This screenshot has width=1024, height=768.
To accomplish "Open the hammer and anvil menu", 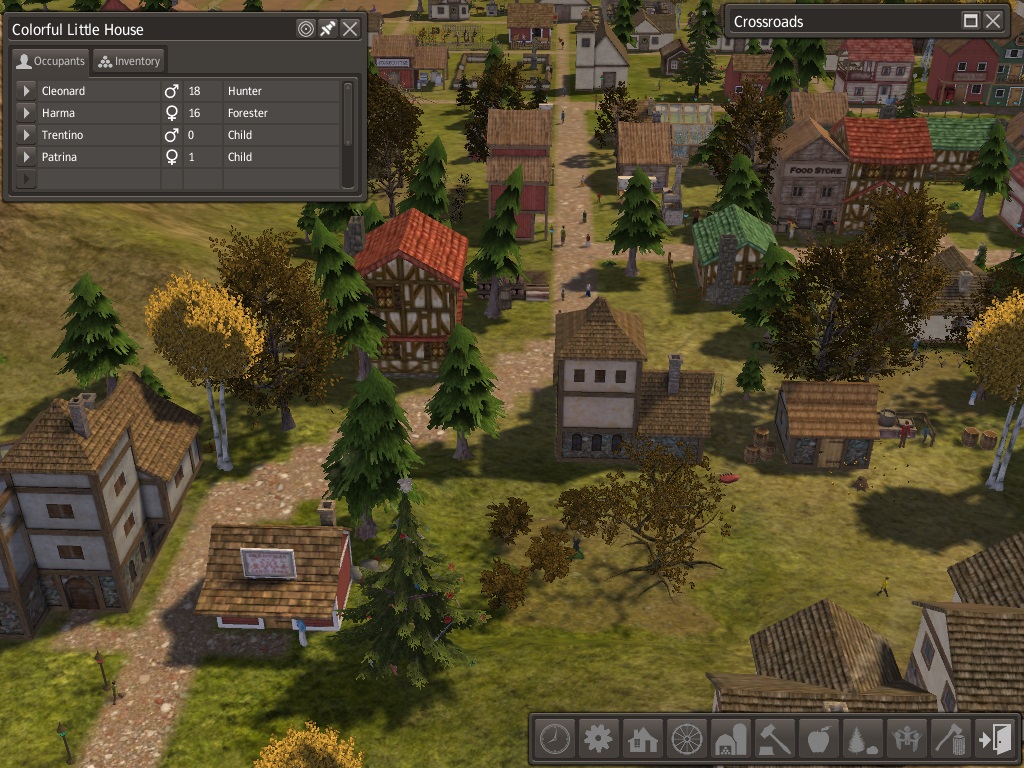I will pos(774,740).
